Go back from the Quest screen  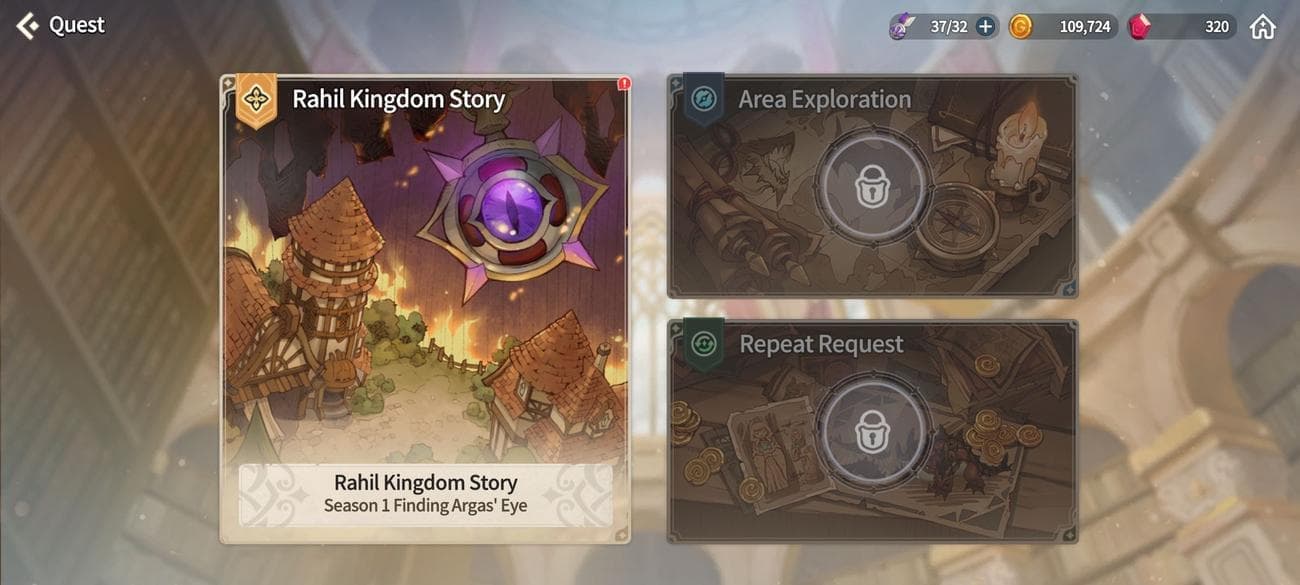[x=28, y=25]
